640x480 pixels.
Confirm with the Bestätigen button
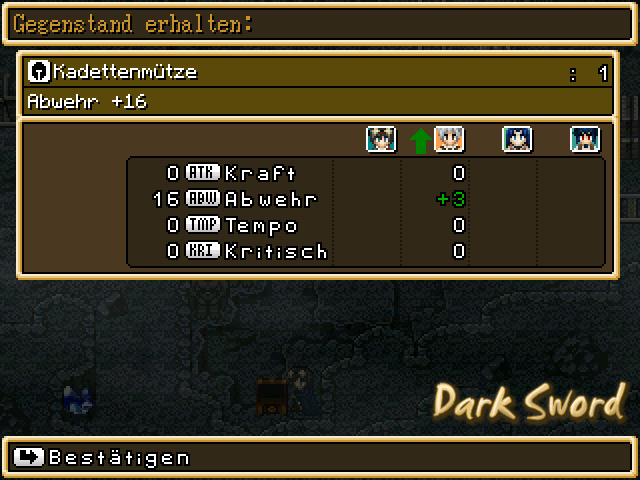(104, 457)
